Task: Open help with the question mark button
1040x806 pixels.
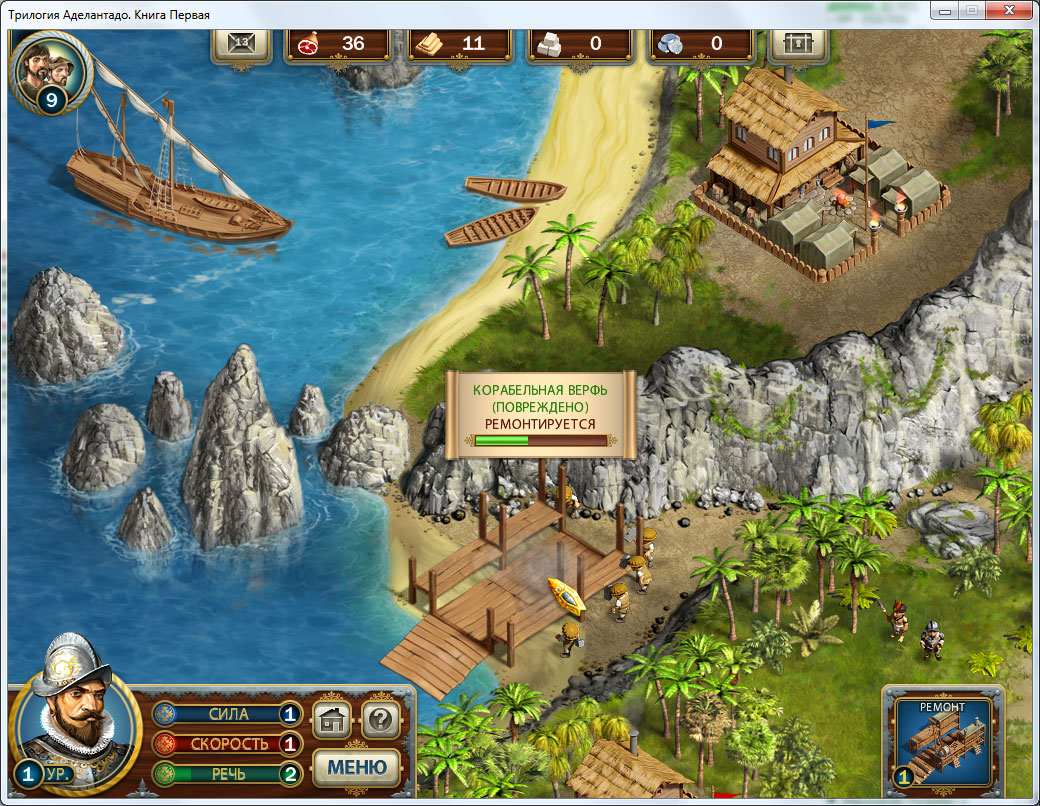Action: point(381,718)
